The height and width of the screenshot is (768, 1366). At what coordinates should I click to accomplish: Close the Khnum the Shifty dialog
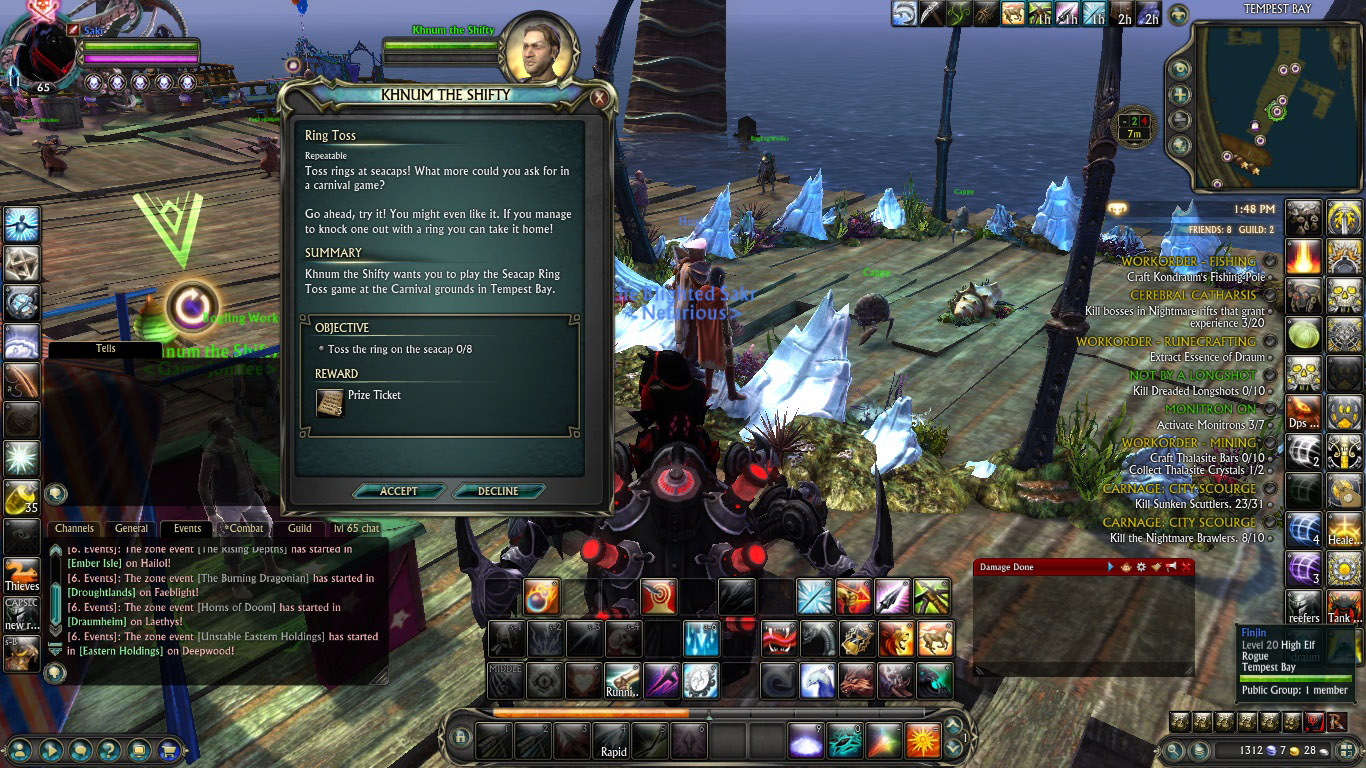point(598,98)
